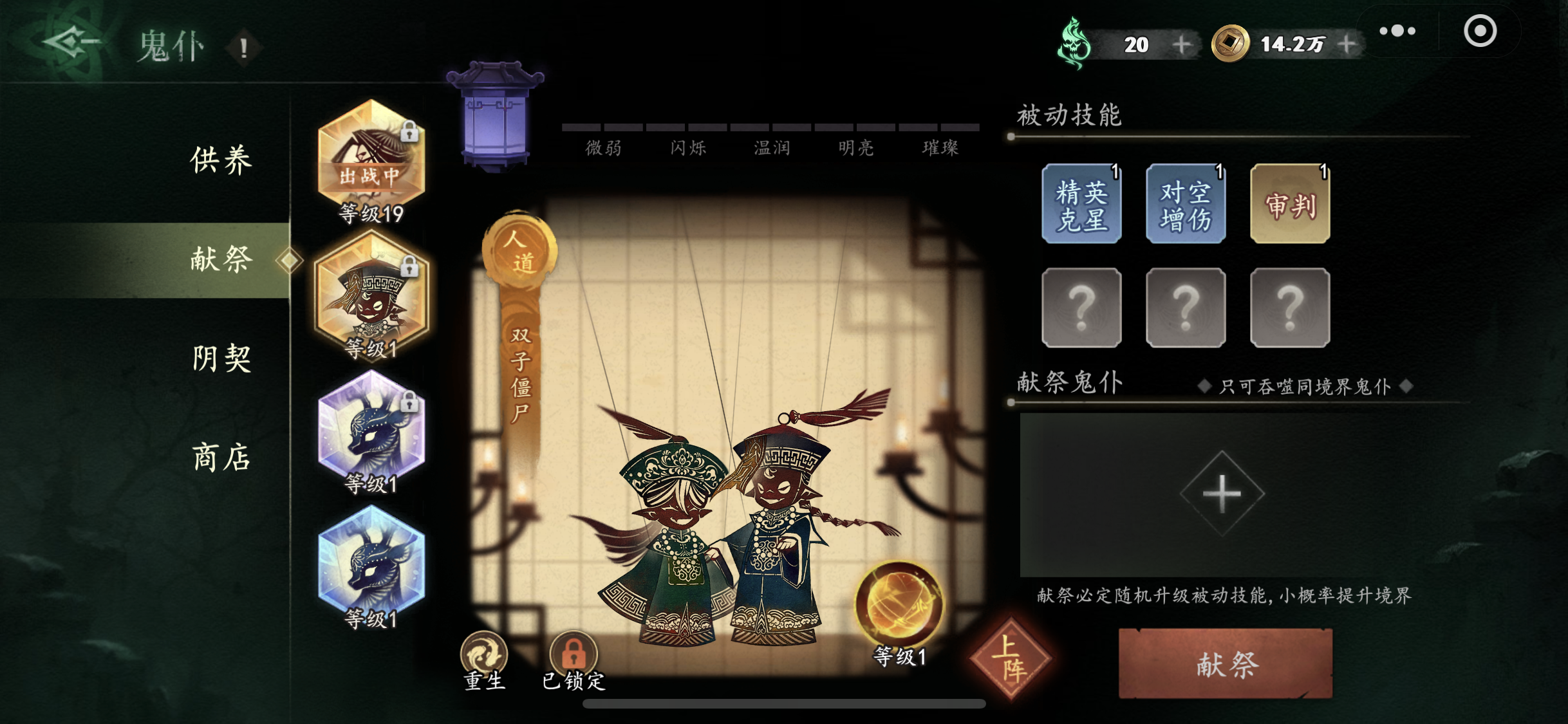Open the 重生 rebirth icon
Screen dimensions: 1568x724
tap(484, 655)
